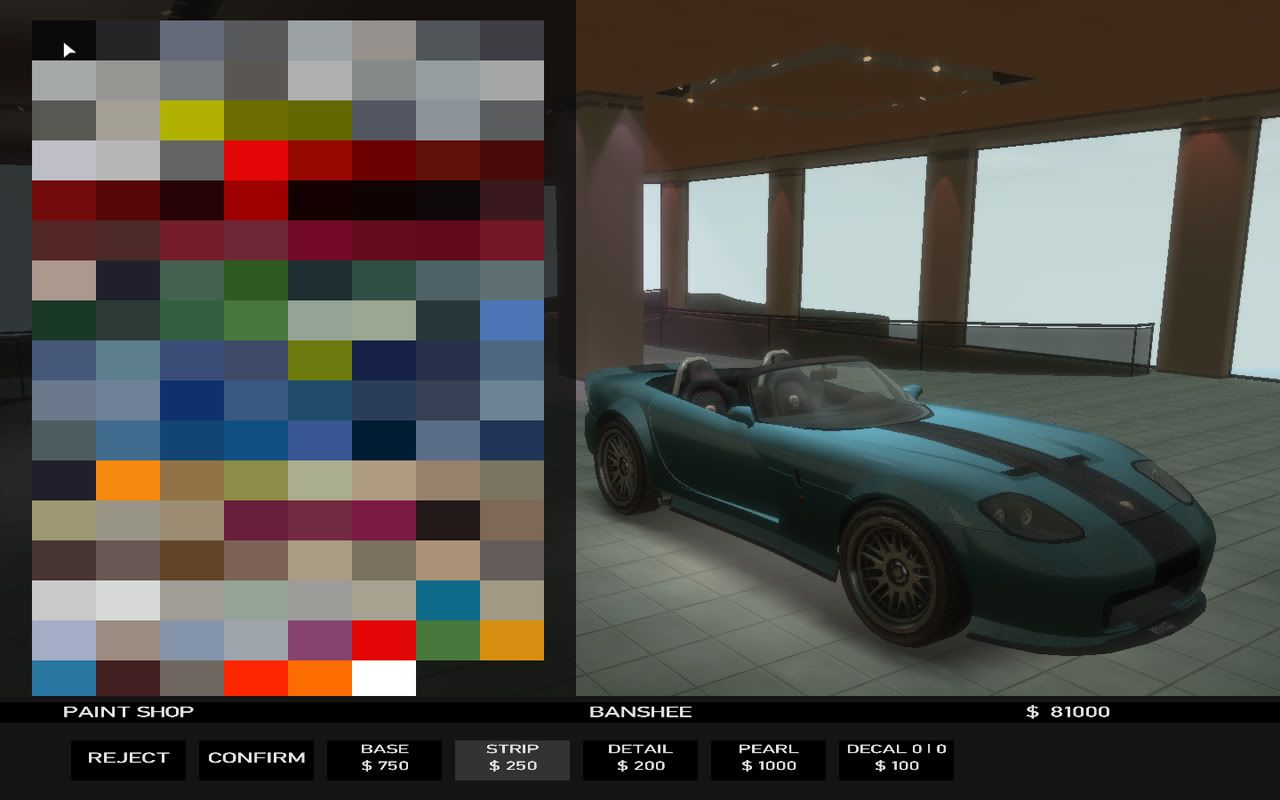Open the Detail paint option
Viewport: 1280px width, 800px height.
(640, 759)
